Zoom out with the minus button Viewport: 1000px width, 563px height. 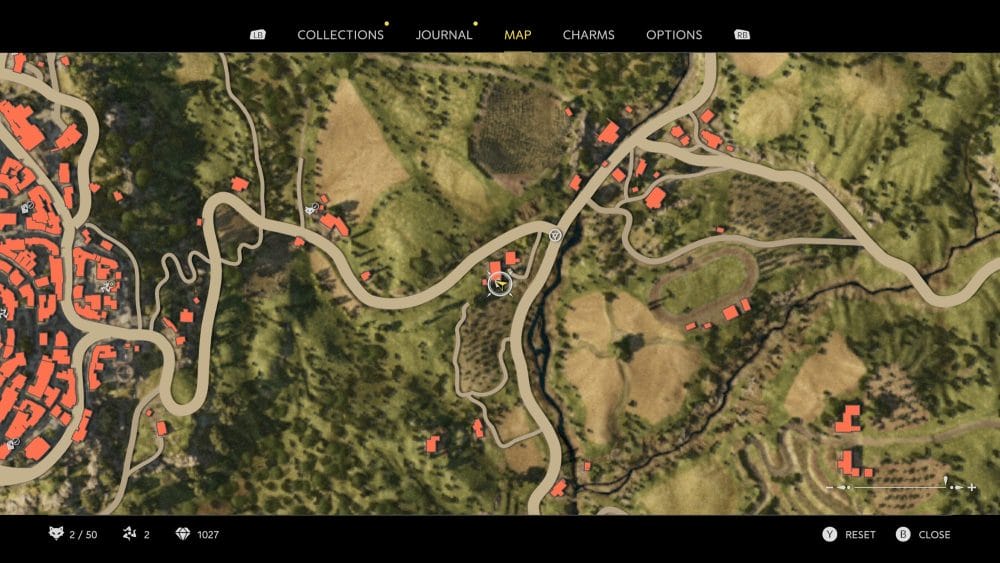click(830, 487)
